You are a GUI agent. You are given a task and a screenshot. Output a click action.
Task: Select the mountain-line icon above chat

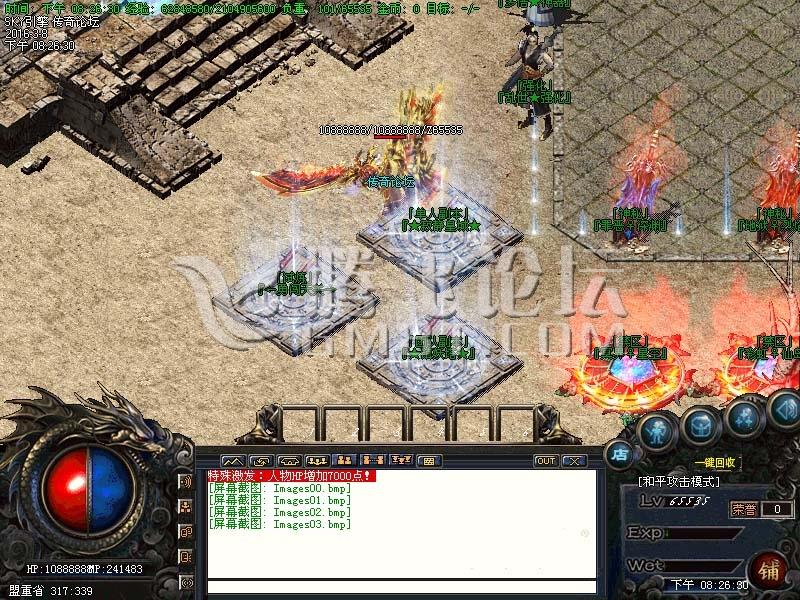click(231, 461)
